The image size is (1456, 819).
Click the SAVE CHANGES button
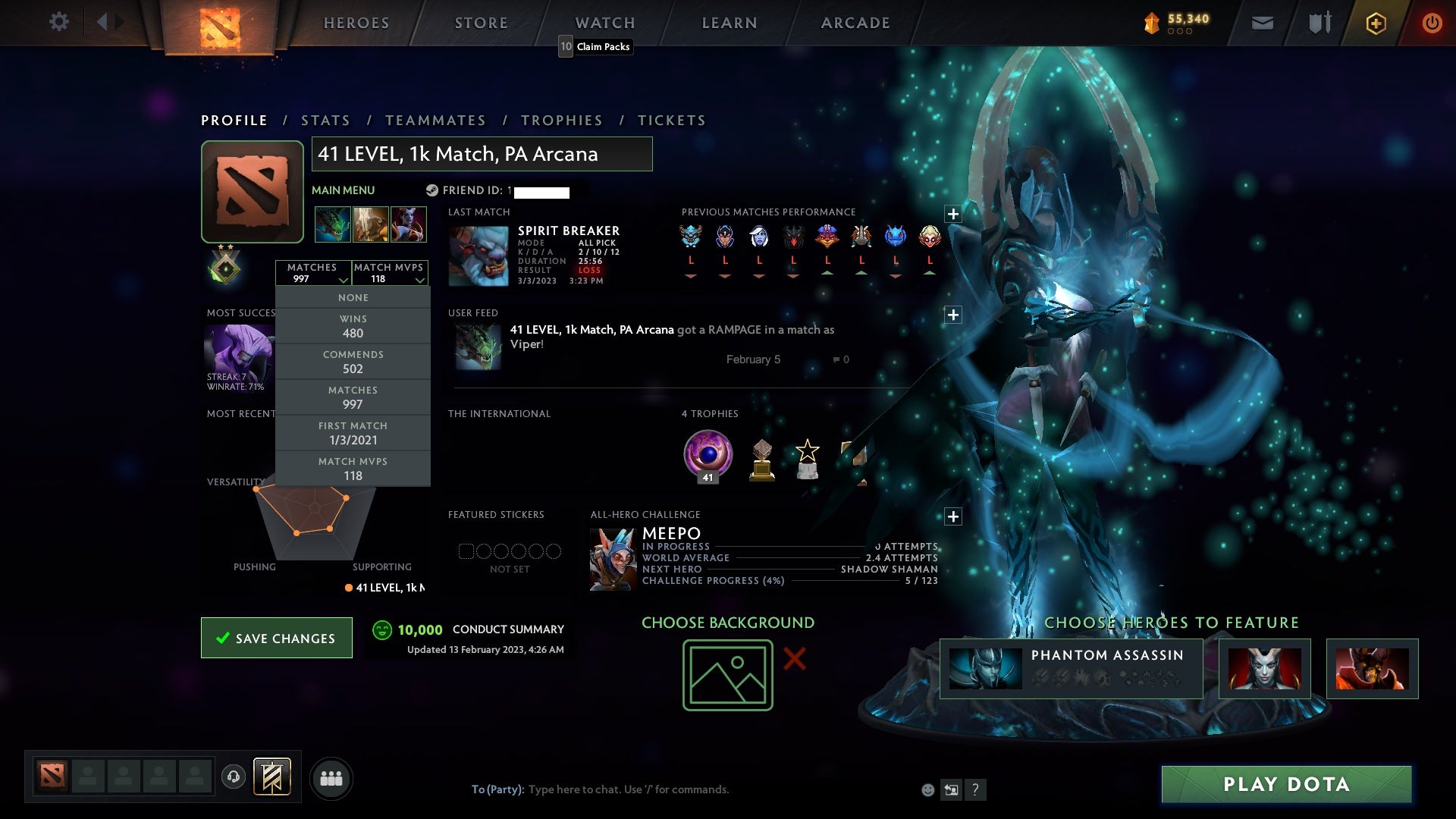point(276,638)
